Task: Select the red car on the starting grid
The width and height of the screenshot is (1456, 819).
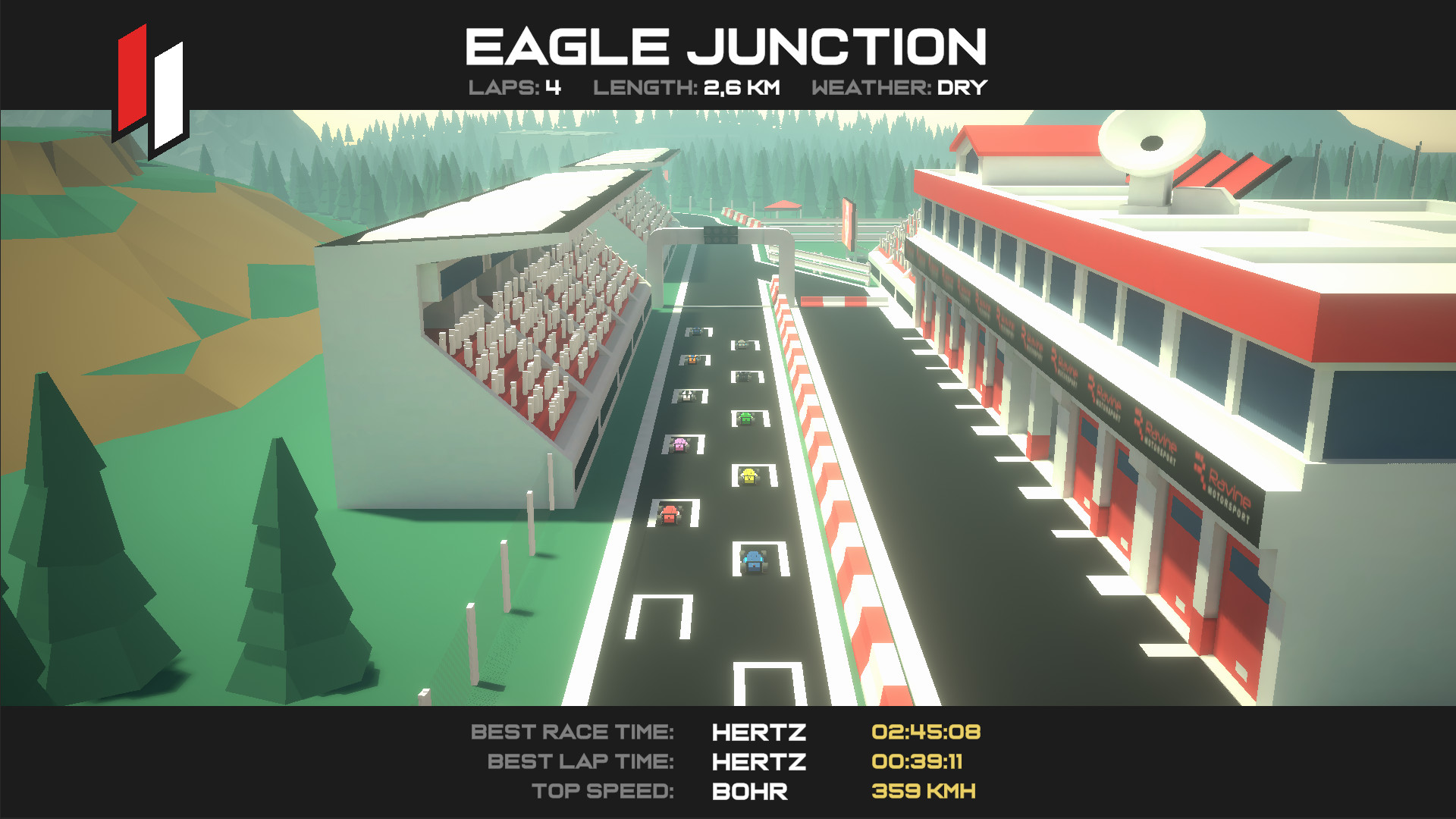Action: [x=670, y=515]
